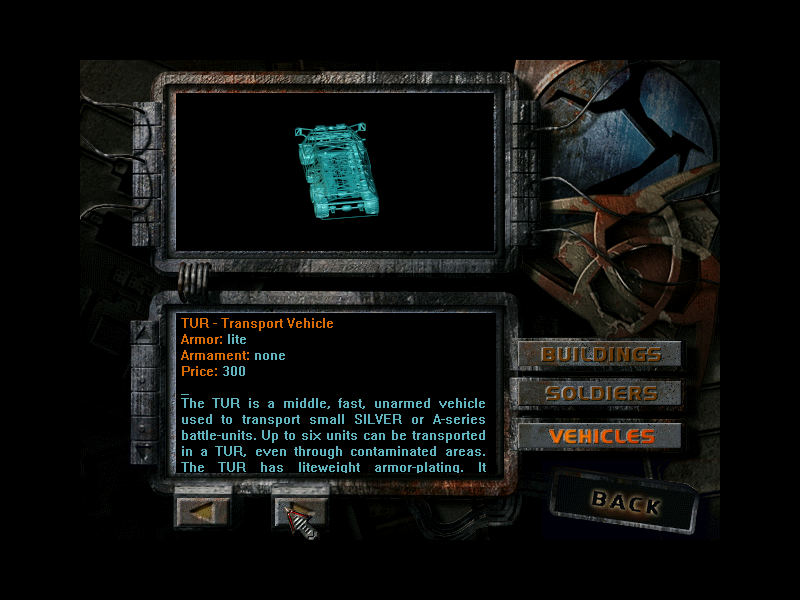Show the previous vehicle with left arrow
This screenshot has width=800, height=600.
pos(202,510)
